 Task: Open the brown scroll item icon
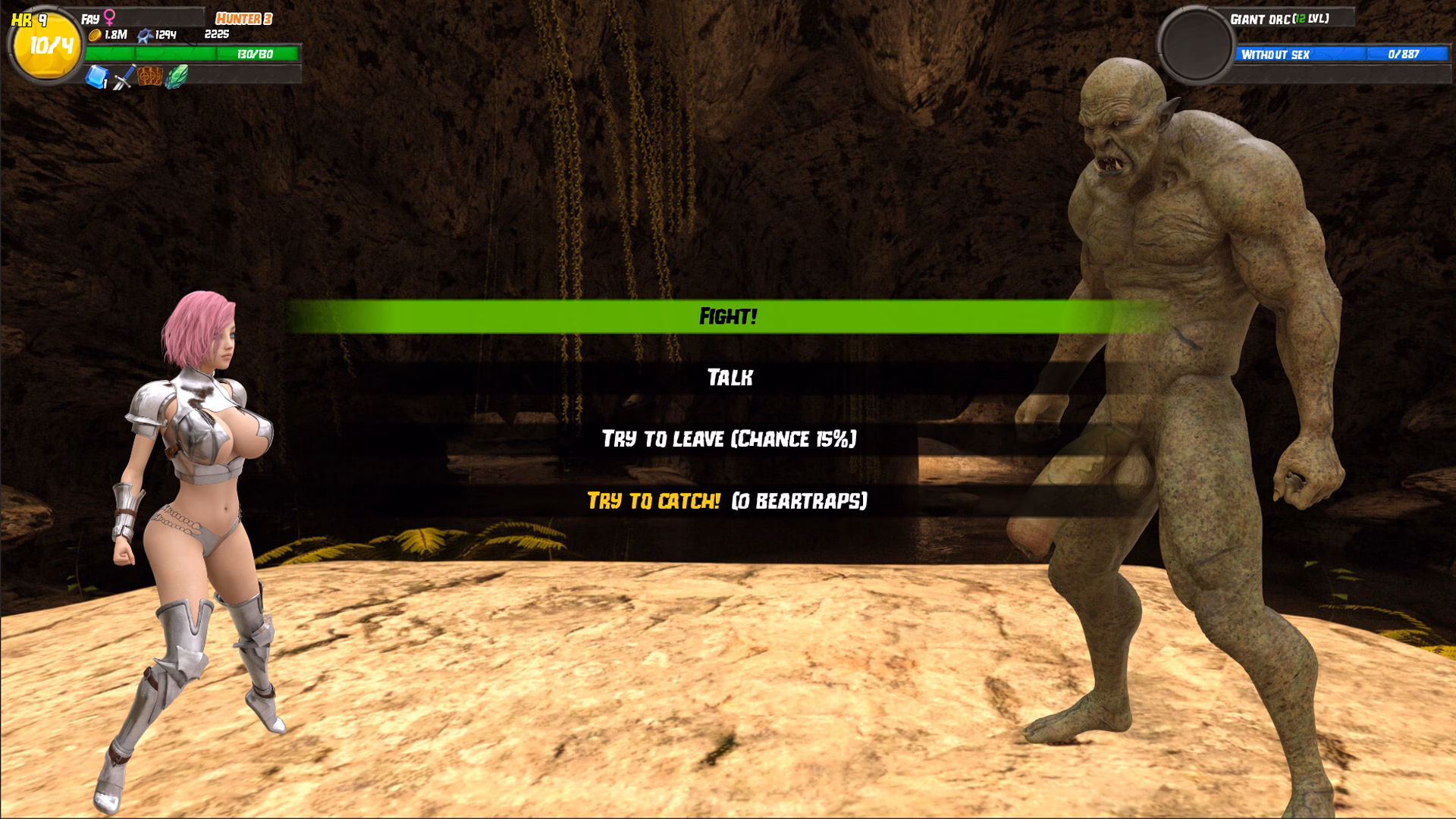click(149, 77)
